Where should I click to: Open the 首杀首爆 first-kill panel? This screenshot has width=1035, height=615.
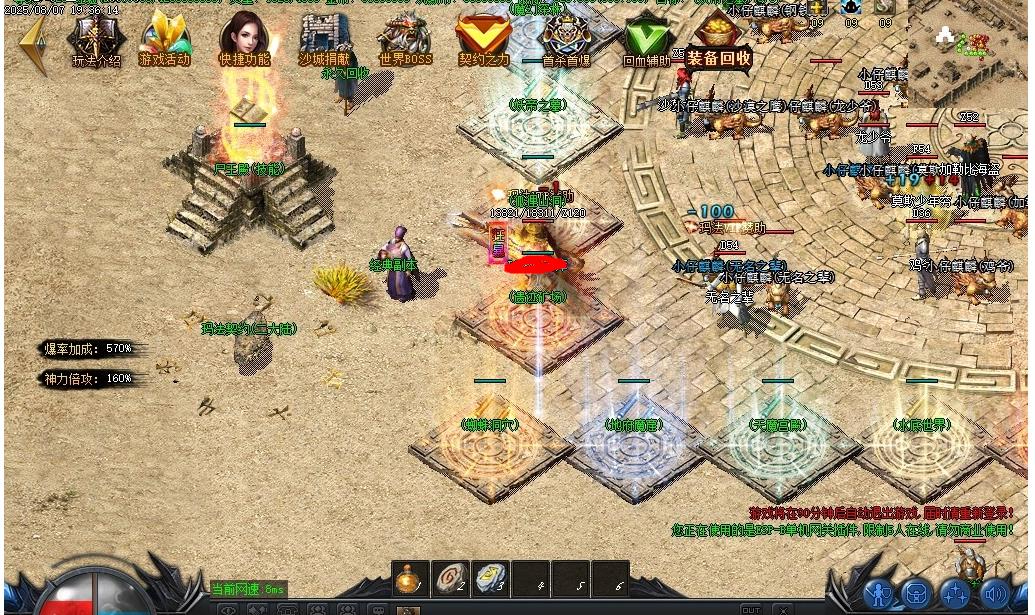tap(565, 40)
